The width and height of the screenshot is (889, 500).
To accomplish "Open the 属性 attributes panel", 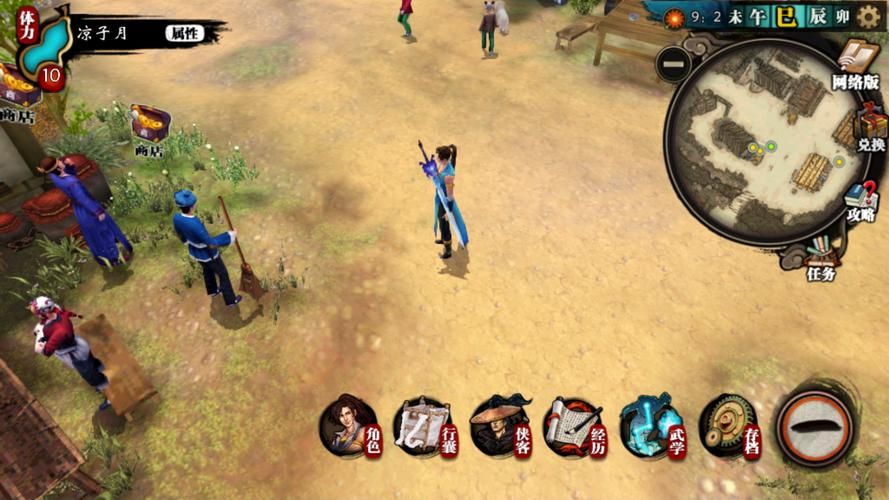I will 184,33.
